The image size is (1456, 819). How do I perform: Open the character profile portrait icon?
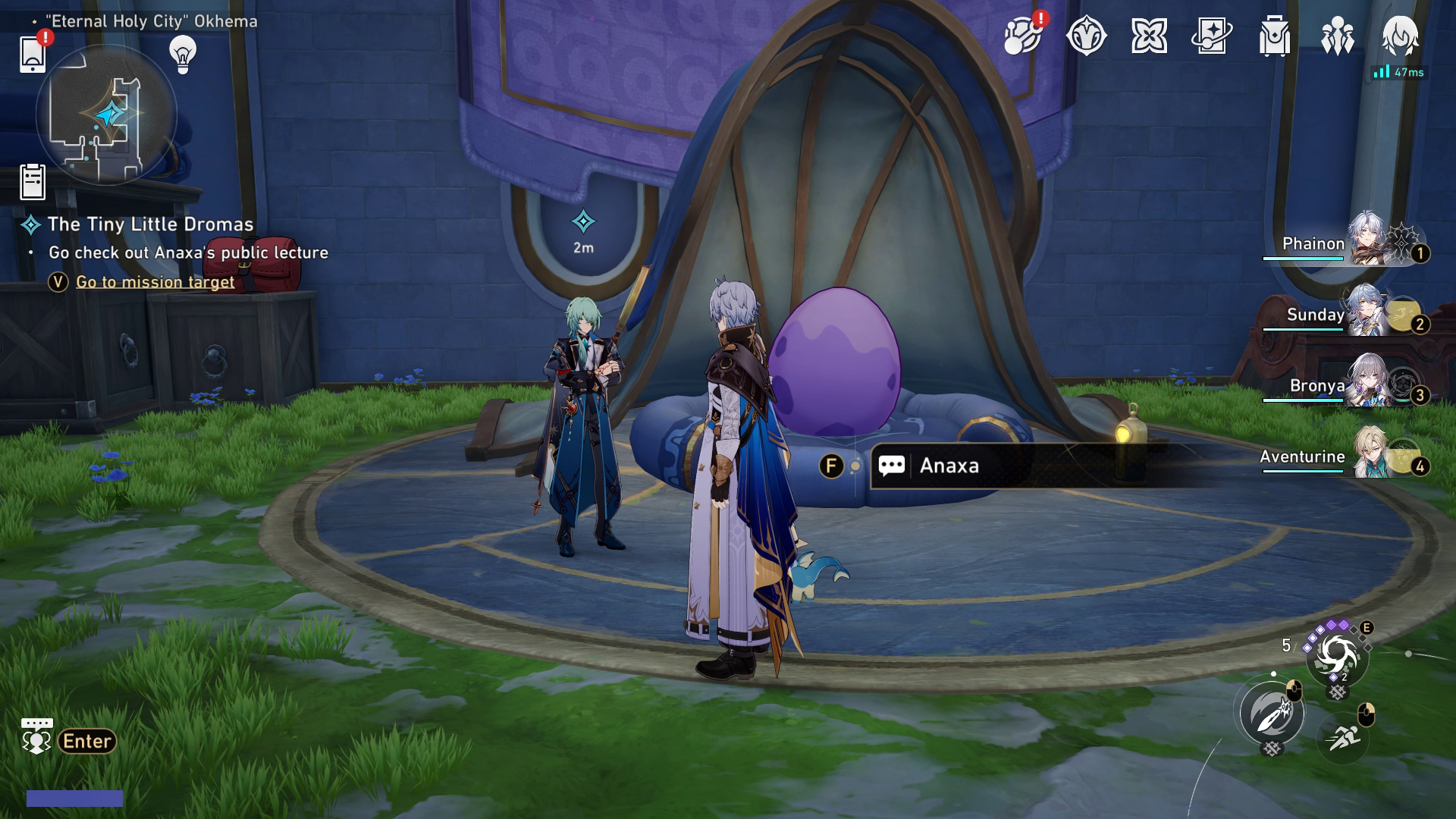click(1402, 36)
